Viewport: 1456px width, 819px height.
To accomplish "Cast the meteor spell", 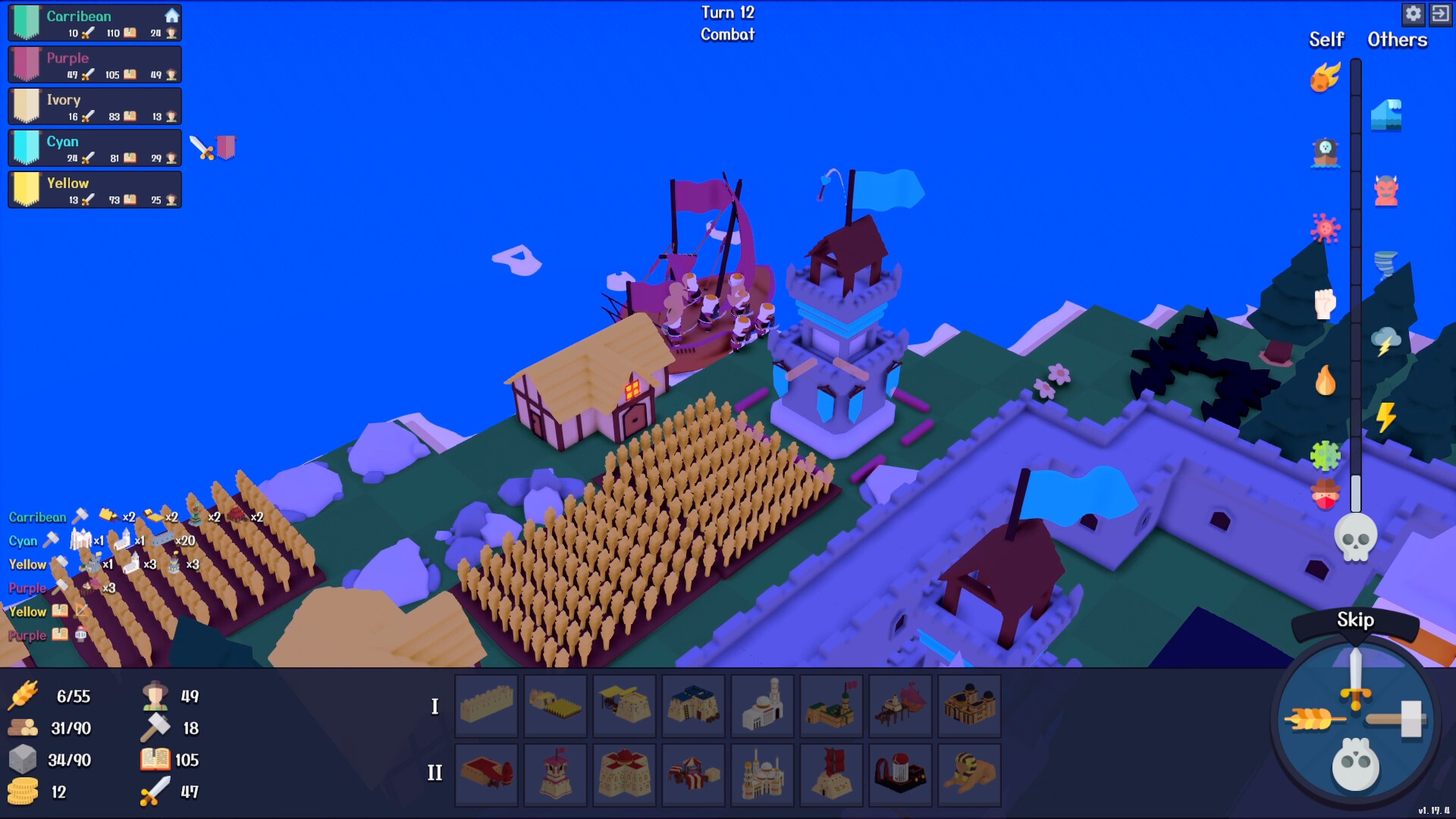I will click(x=1325, y=76).
